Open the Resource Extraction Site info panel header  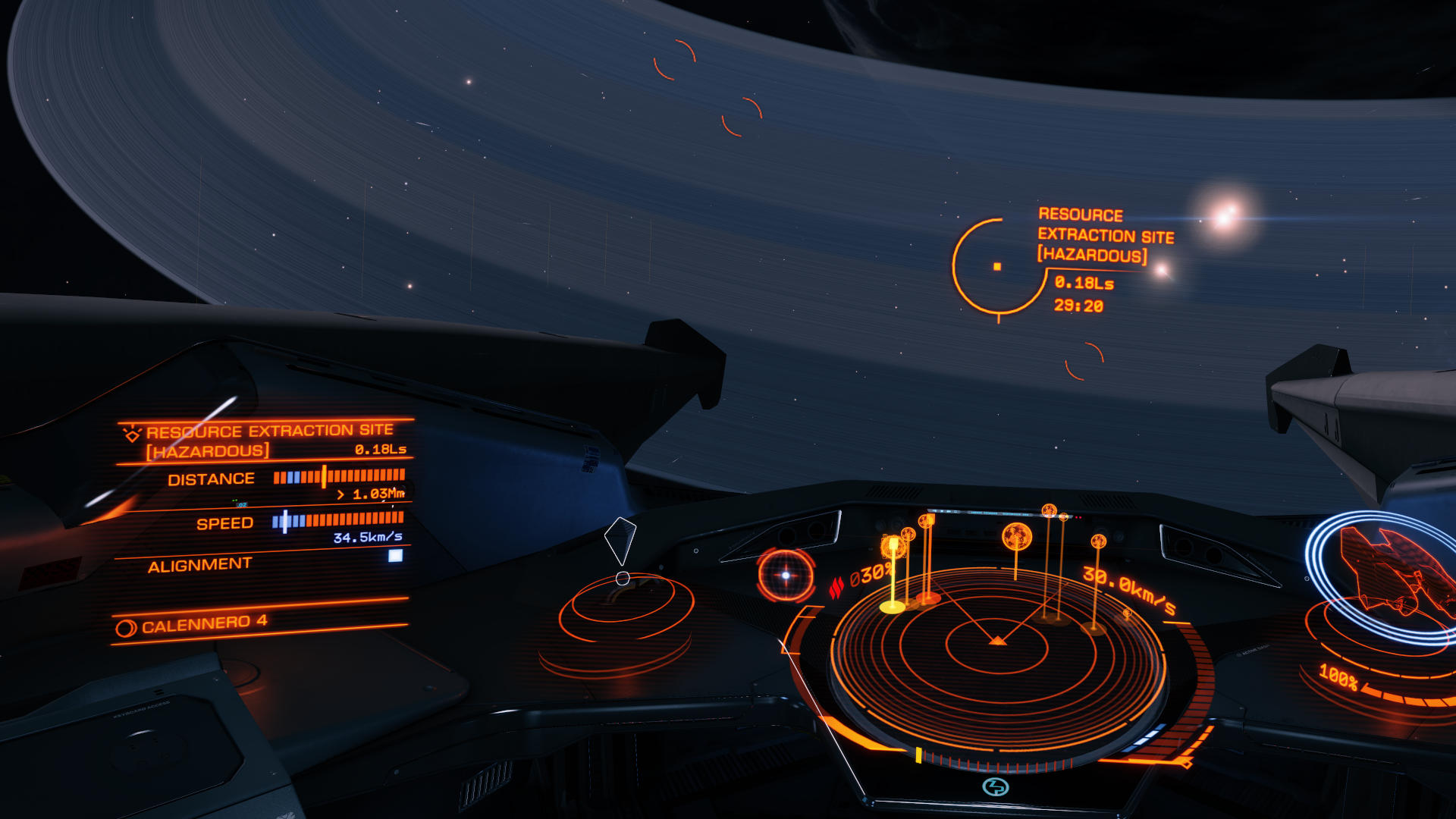pyautogui.click(x=268, y=441)
